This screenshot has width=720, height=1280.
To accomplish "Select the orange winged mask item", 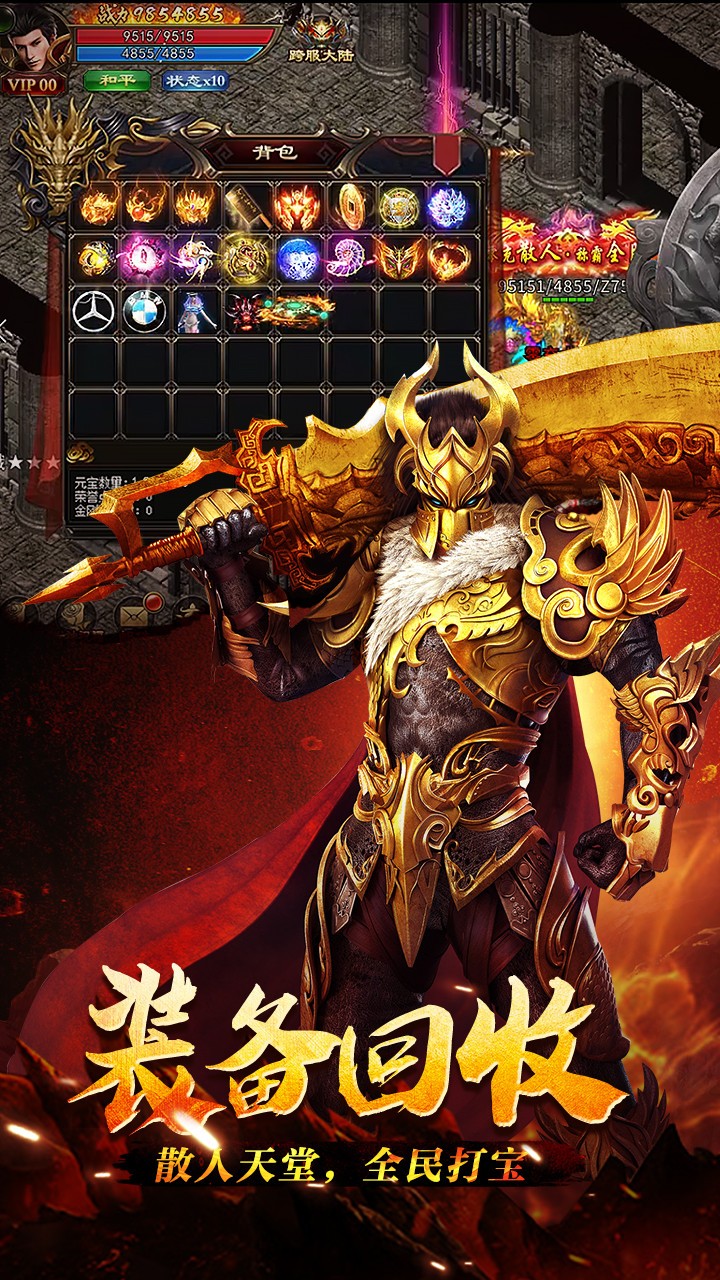I will 397,258.
